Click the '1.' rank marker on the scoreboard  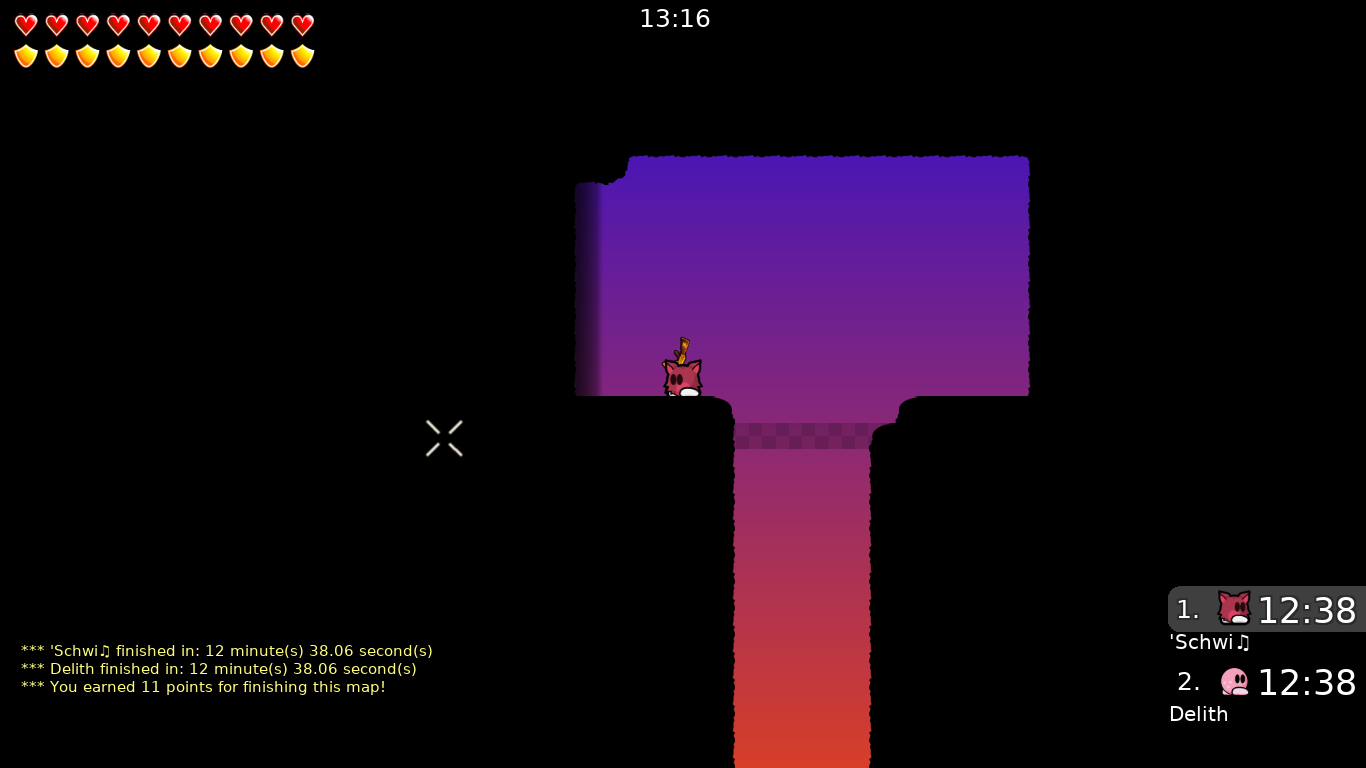point(1189,609)
